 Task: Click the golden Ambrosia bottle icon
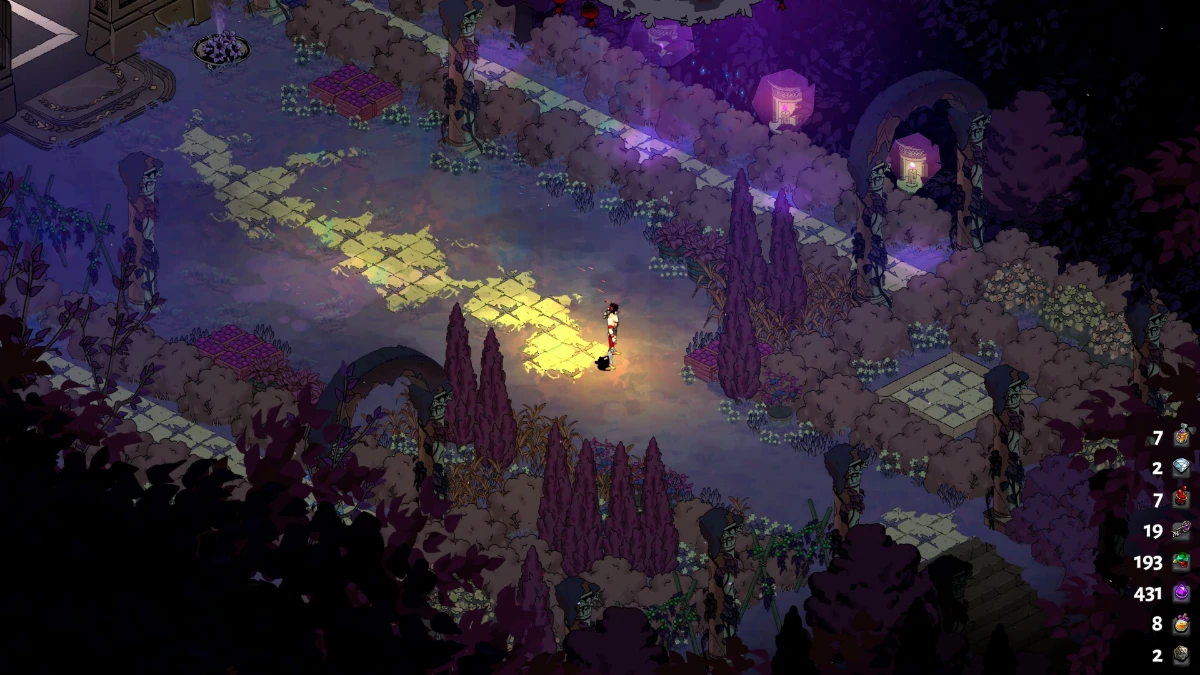pyautogui.click(x=1182, y=624)
